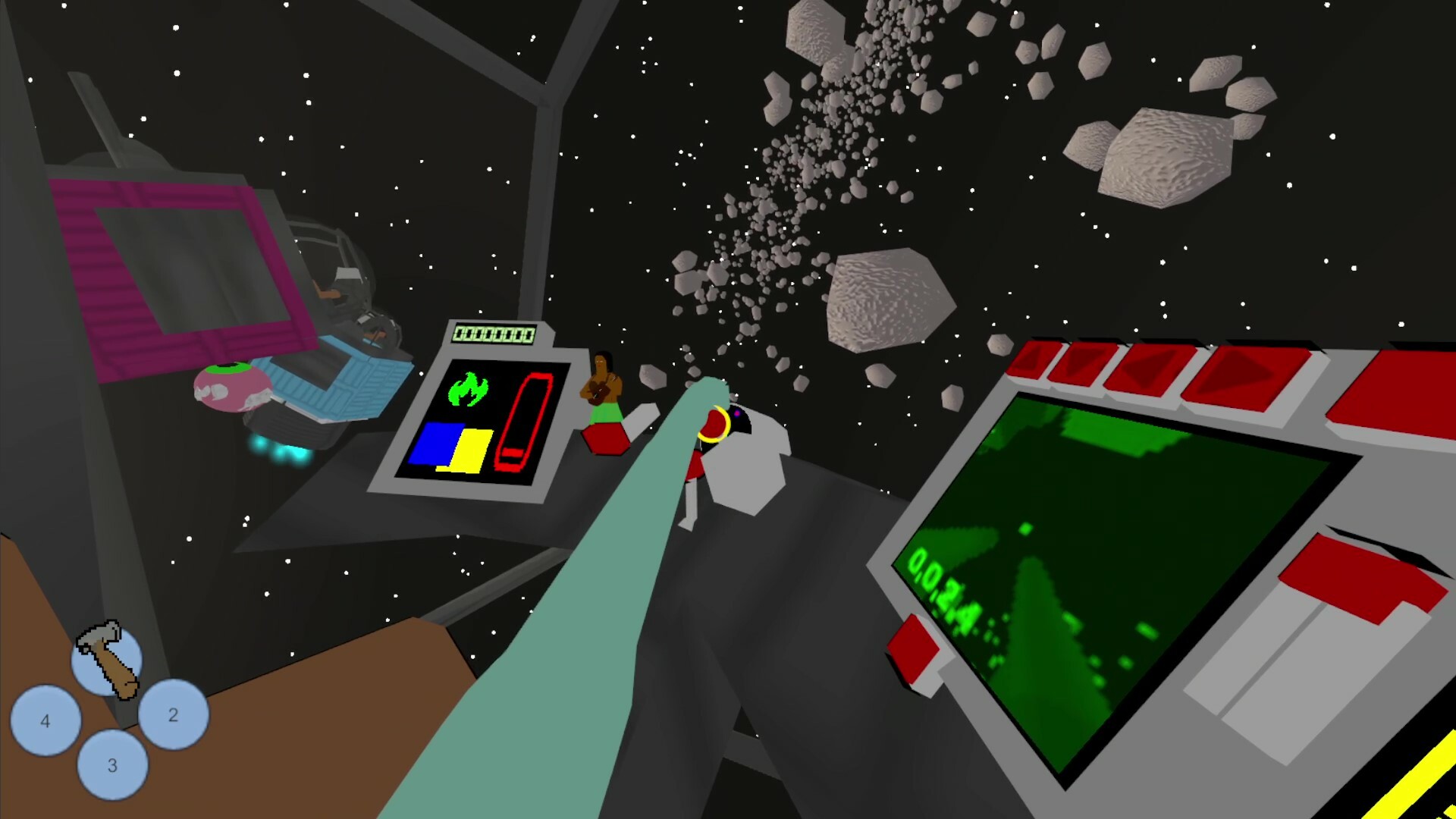Select hotbar slot 3

tap(112, 766)
